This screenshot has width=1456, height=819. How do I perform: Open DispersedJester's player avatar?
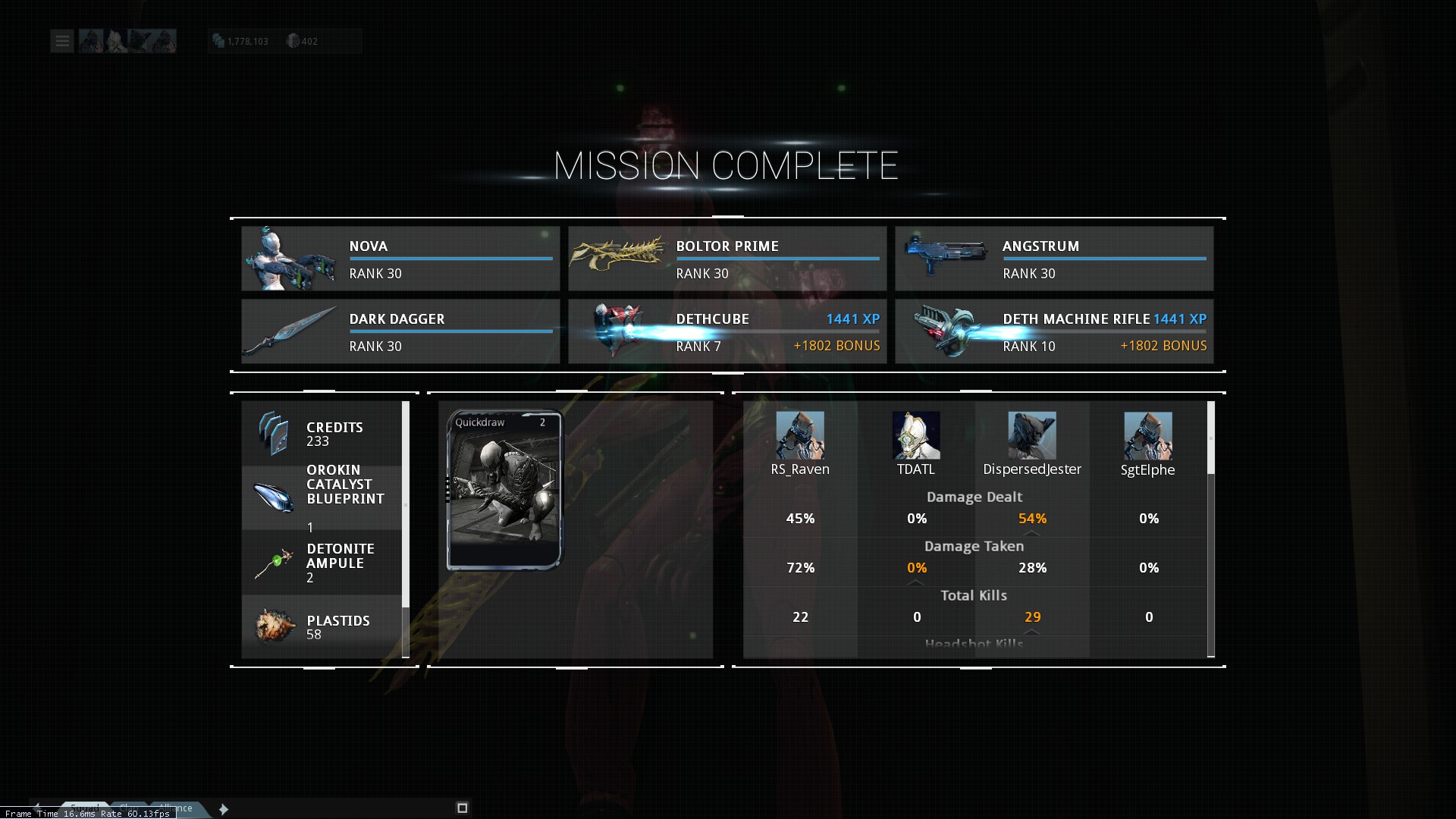click(1031, 435)
